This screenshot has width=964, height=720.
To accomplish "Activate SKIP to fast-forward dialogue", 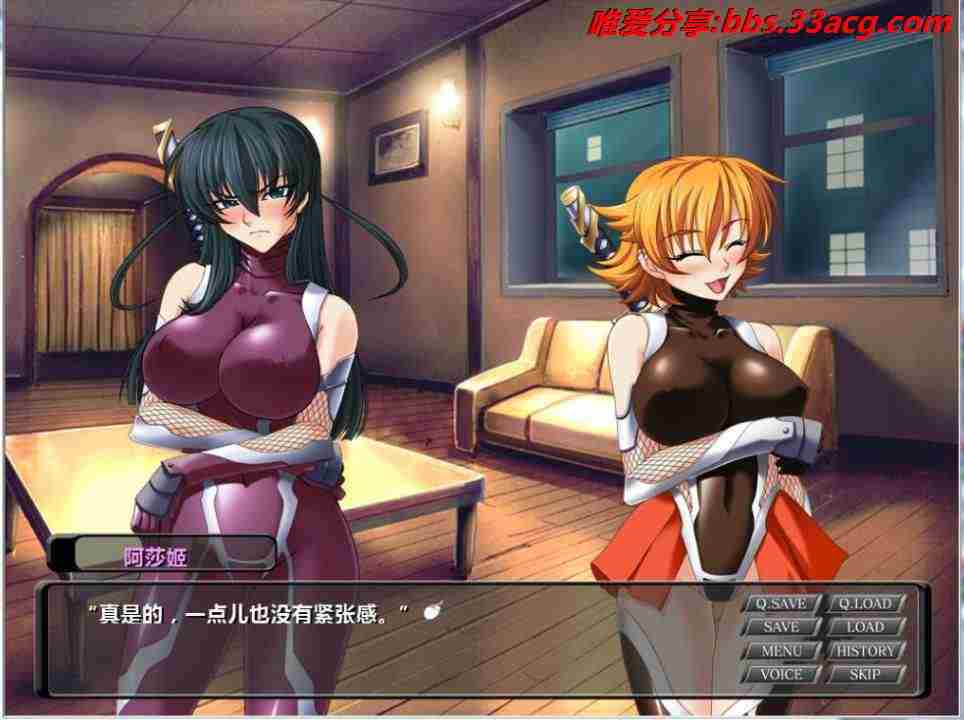I will pyautogui.click(x=865, y=675).
